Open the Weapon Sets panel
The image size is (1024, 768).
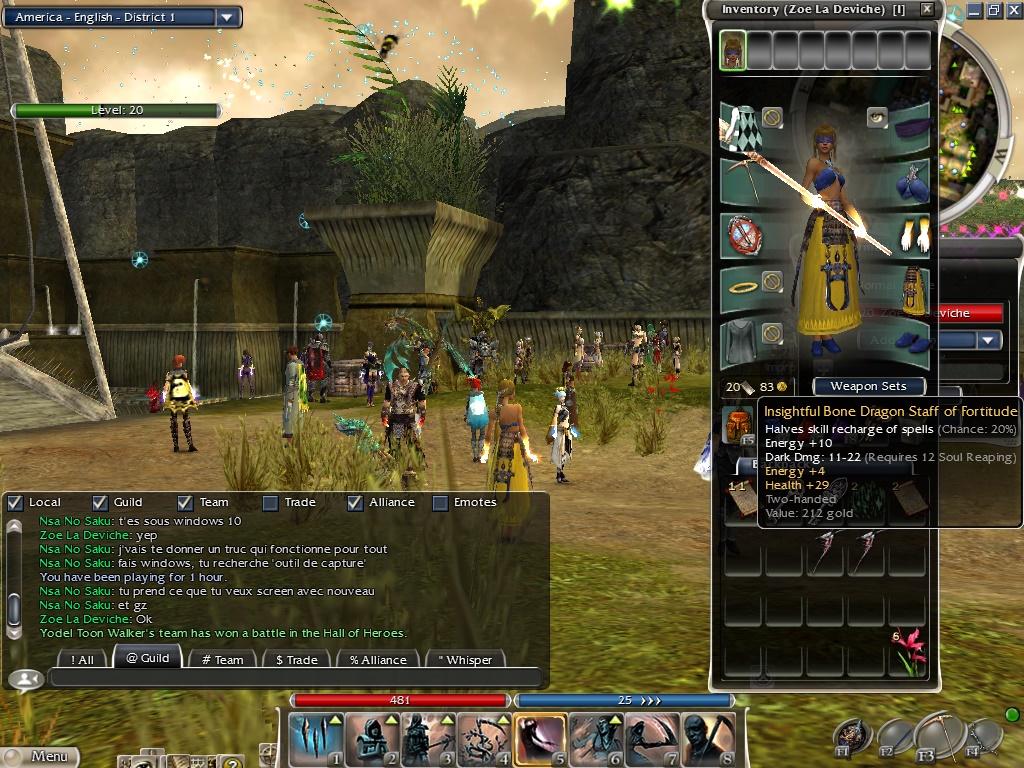pos(868,386)
